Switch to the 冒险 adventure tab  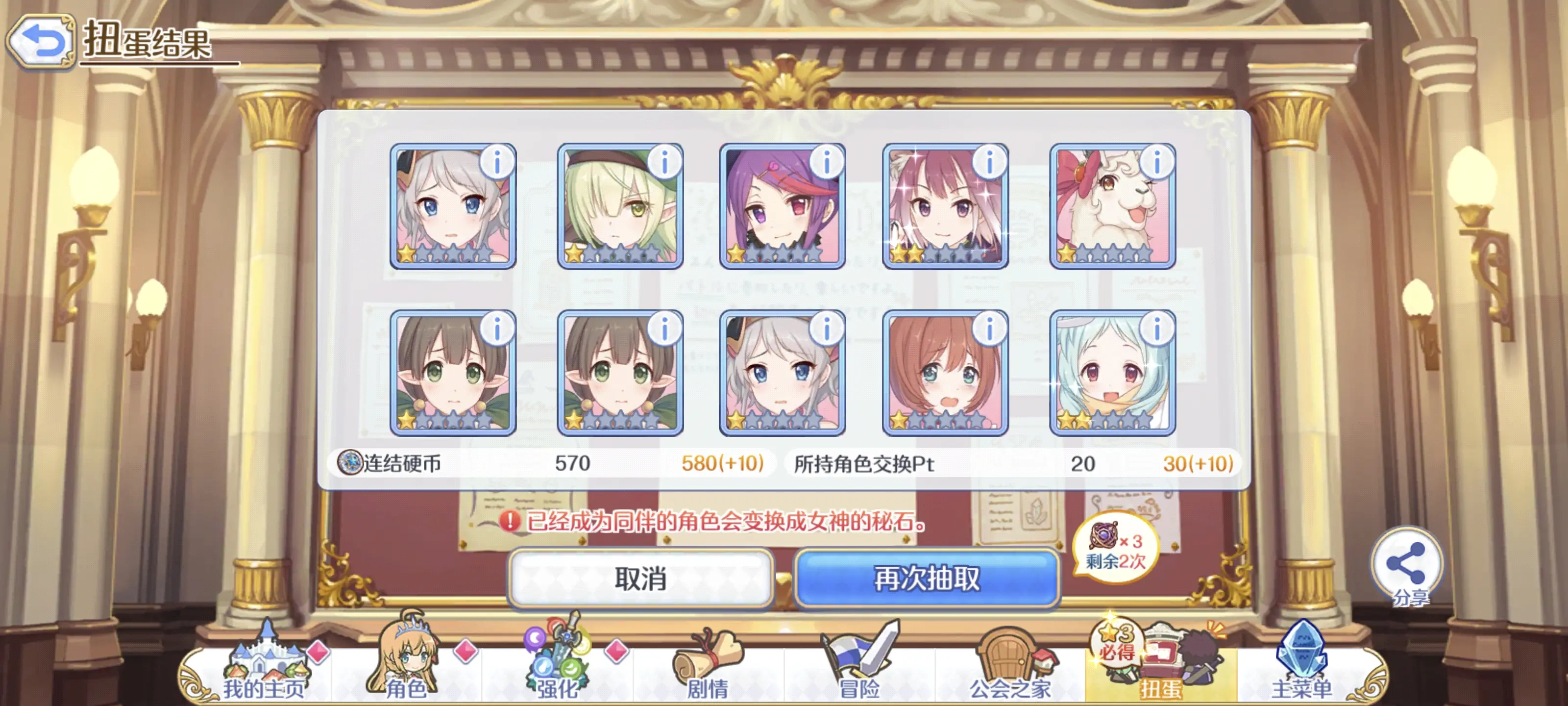click(x=859, y=667)
